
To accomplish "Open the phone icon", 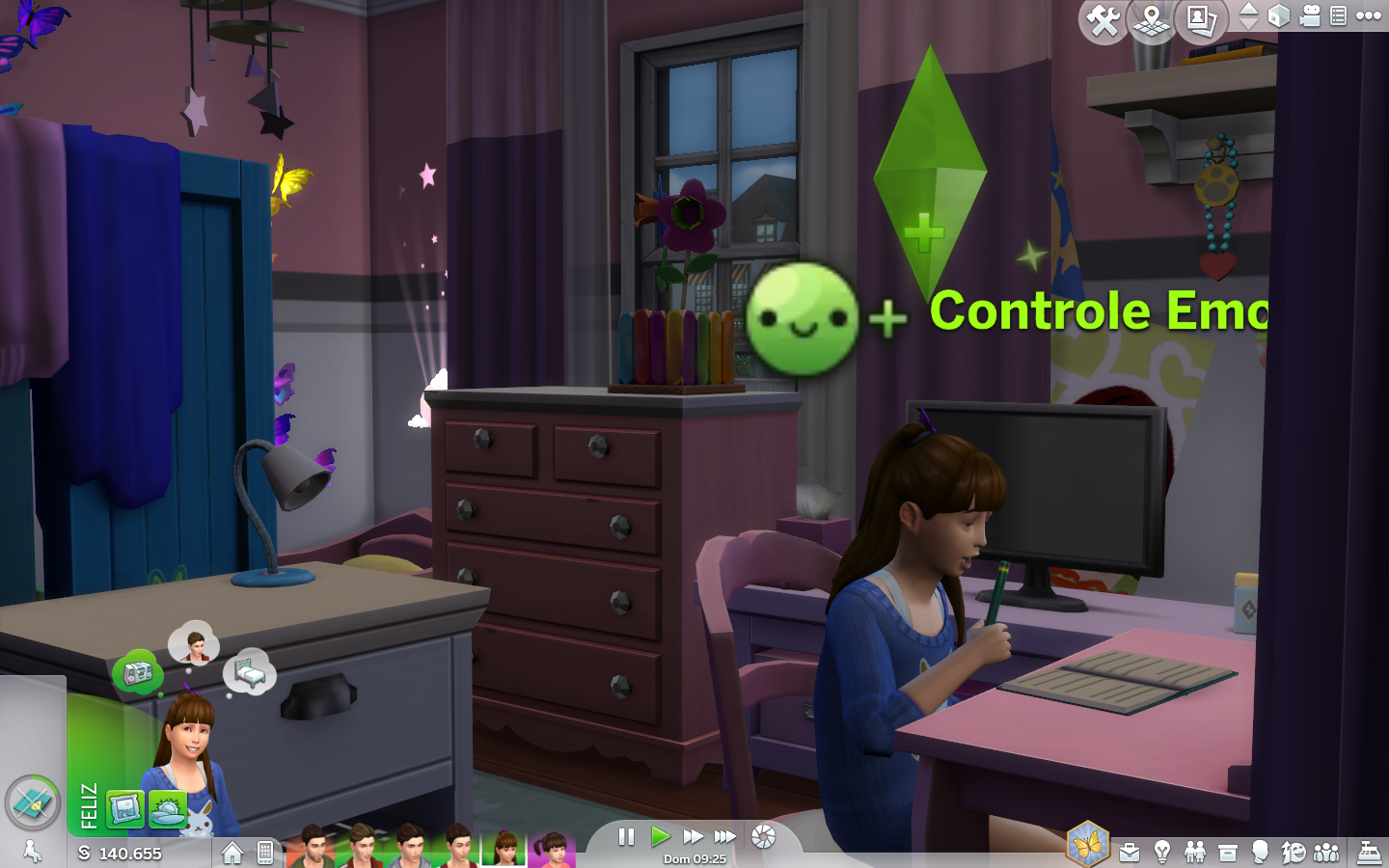I will pos(265,853).
